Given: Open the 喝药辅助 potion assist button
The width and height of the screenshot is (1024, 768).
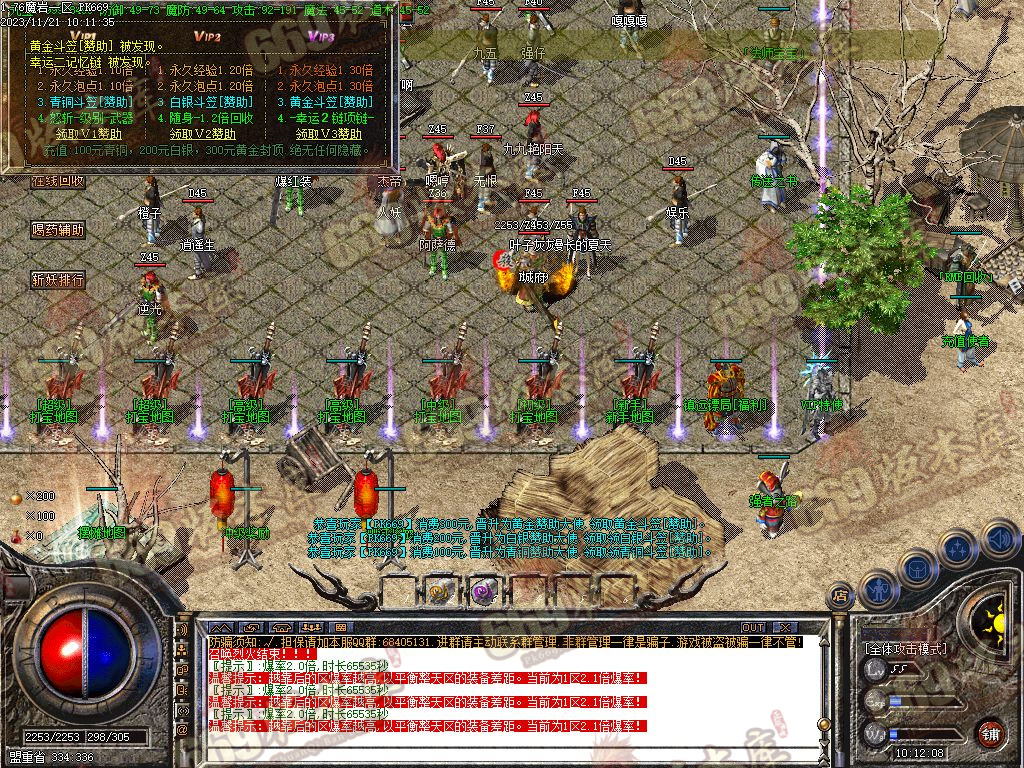Looking at the screenshot, I should point(57,230).
